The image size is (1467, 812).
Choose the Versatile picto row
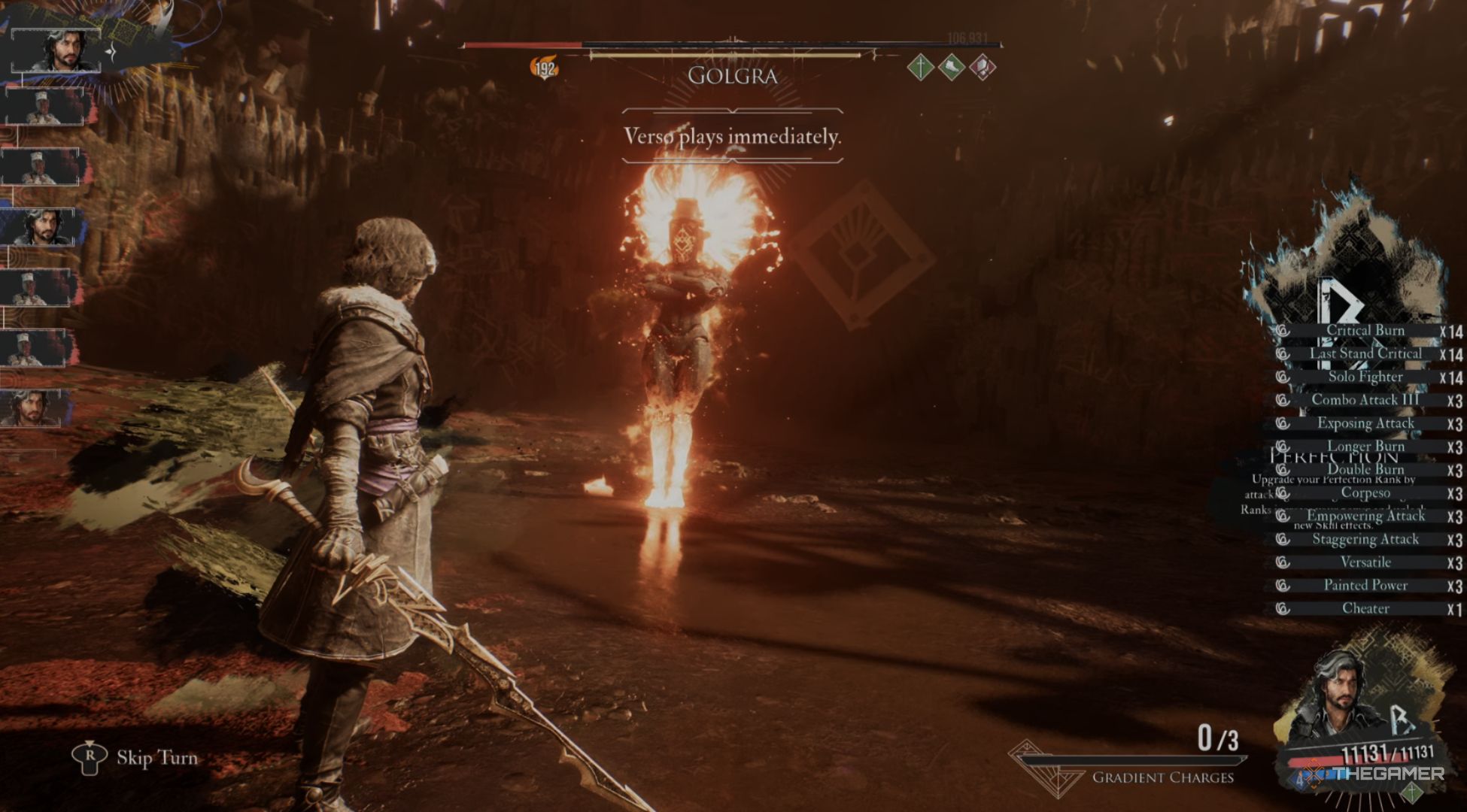click(1365, 562)
